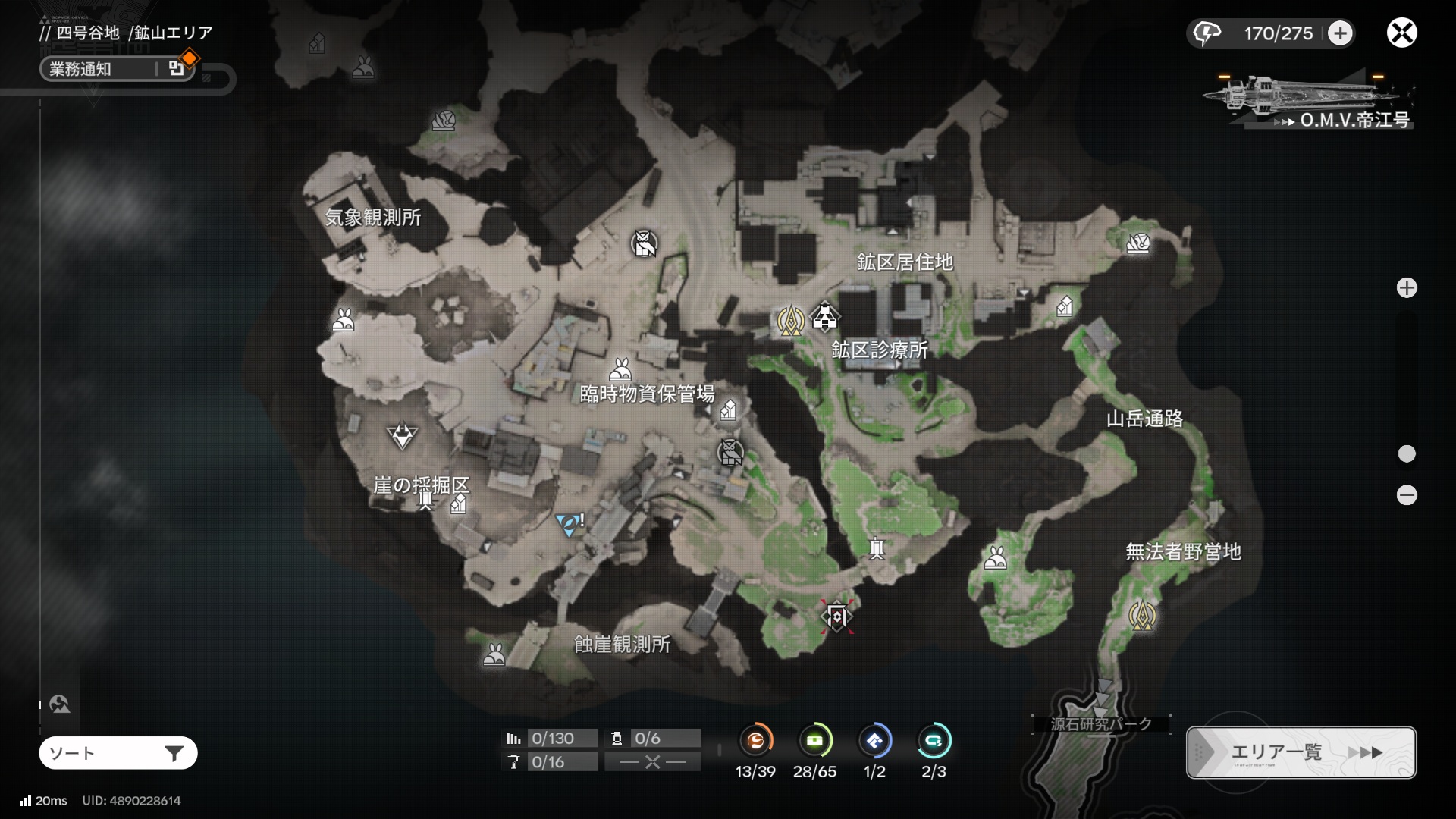Image resolution: width=1456 pixels, height=819 pixels.
Task: Zoom in the map with plus
Action: (1407, 288)
